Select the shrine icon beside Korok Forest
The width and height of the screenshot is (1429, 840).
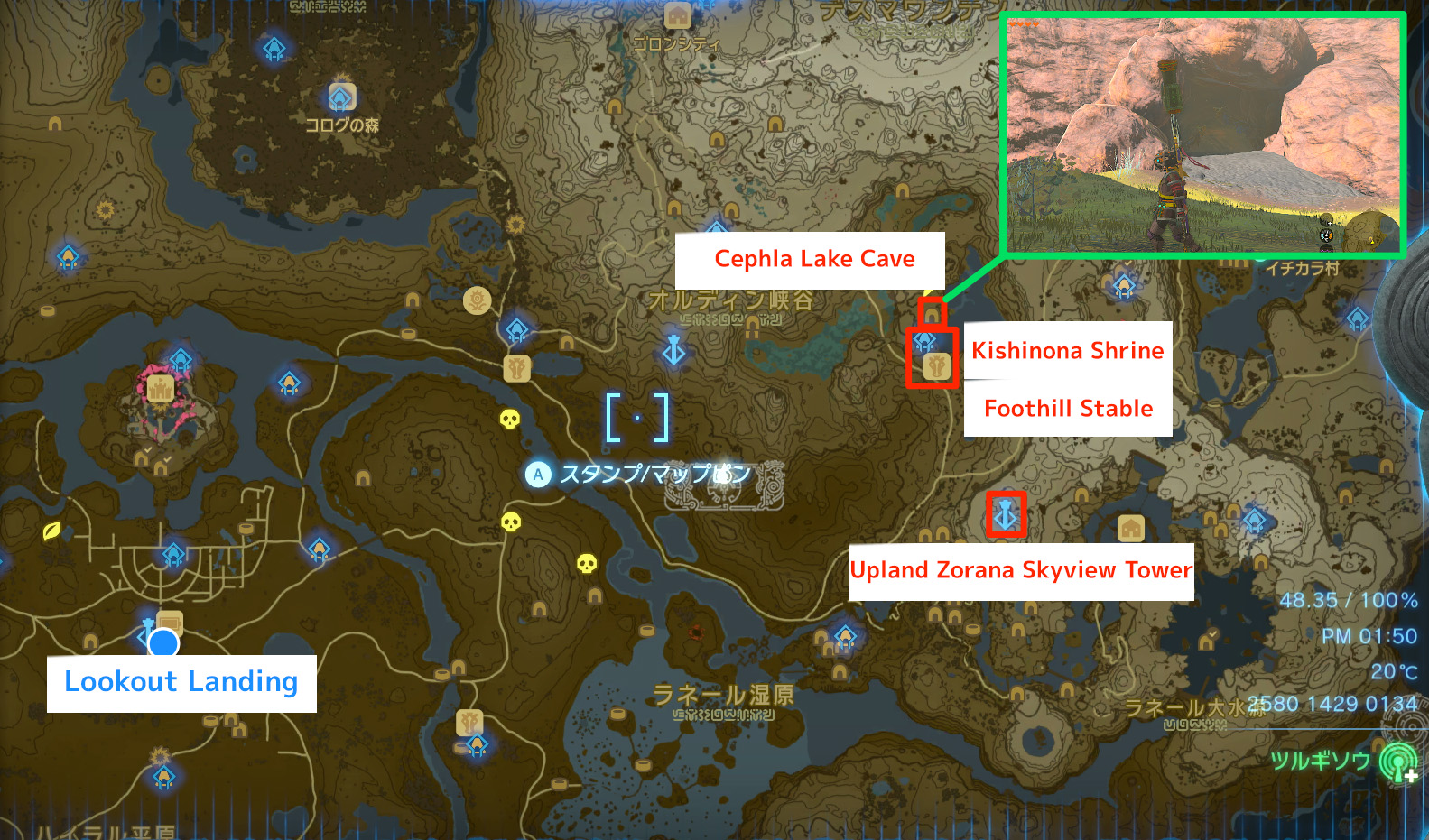(x=340, y=97)
